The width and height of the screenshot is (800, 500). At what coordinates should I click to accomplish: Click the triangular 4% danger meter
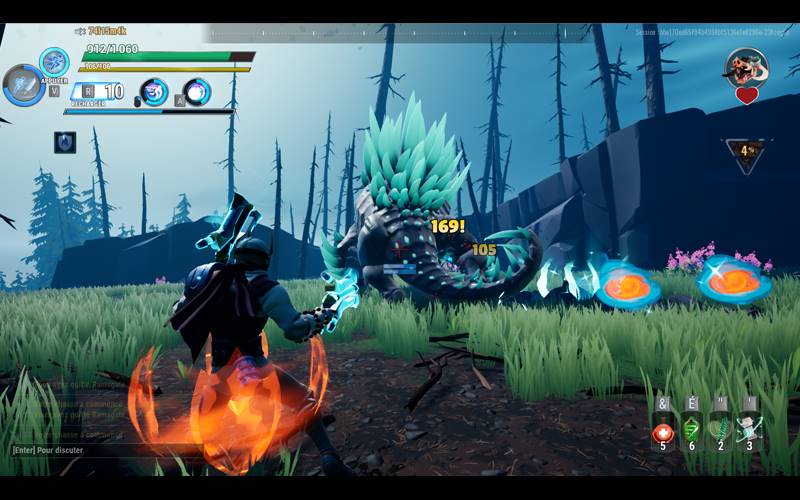coord(746,154)
